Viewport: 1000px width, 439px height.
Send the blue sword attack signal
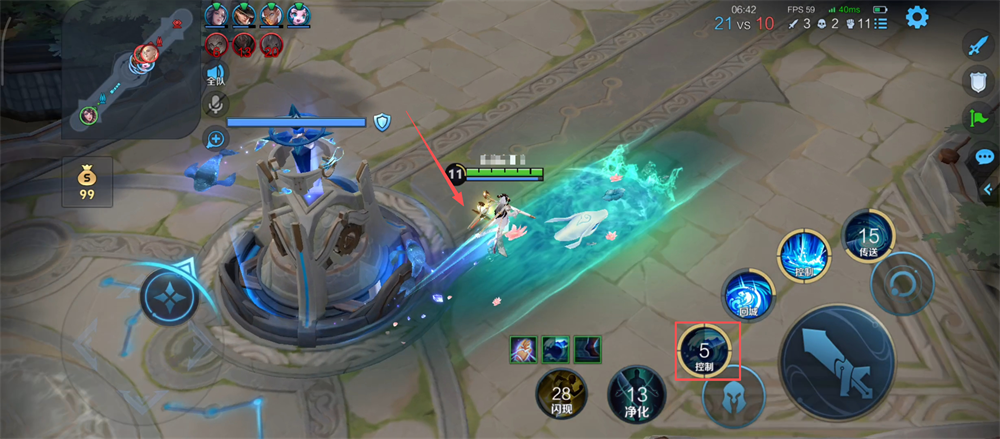click(976, 44)
